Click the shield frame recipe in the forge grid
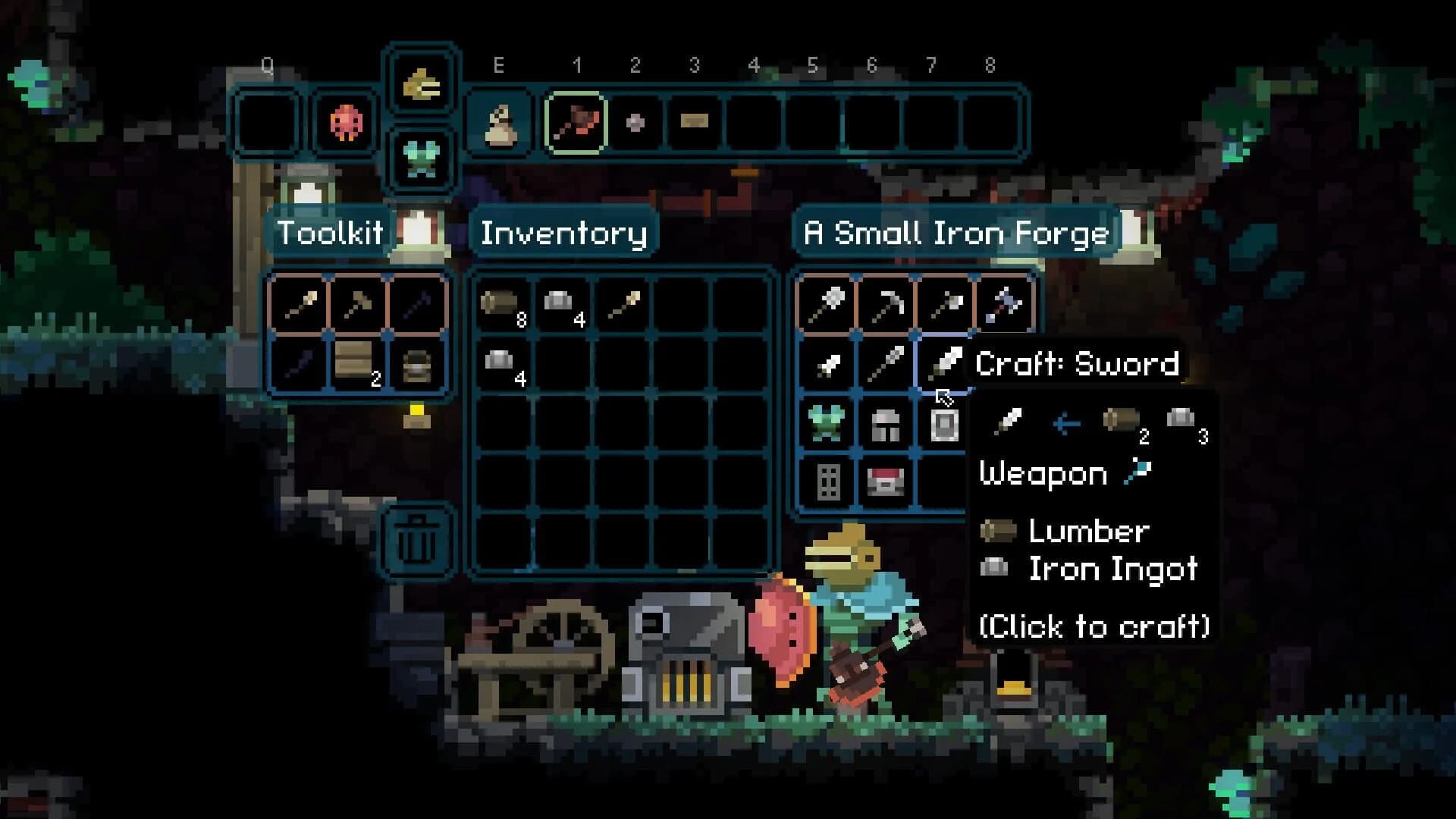The height and width of the screenshot is (819, 1456). click(x=944, y=425)
